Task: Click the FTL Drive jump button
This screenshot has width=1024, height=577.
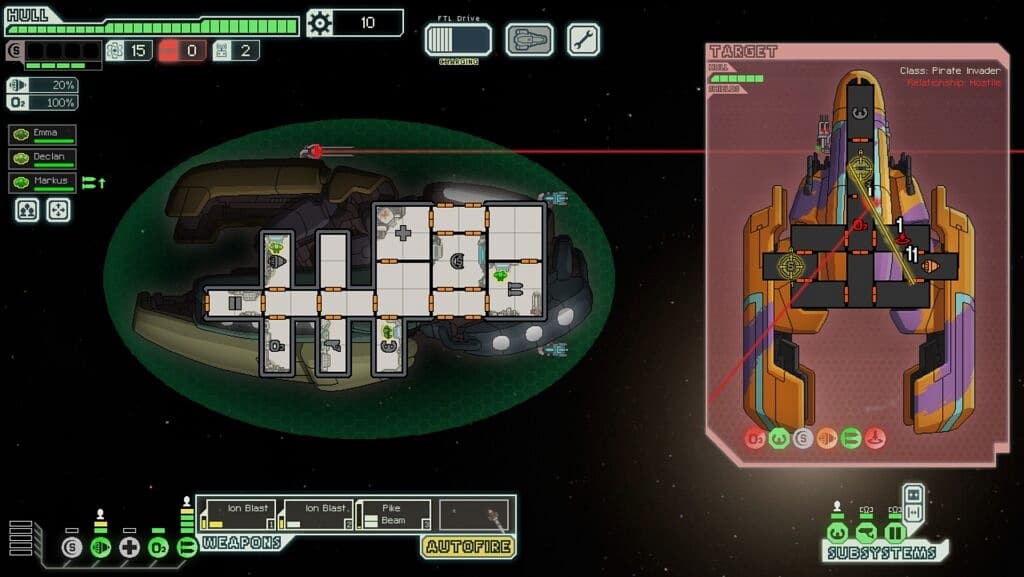Action: tap(458, 40)
